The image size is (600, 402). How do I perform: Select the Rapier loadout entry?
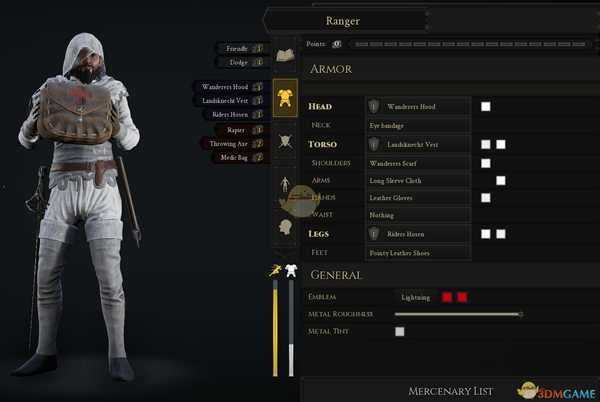pyautogui.click(x=237, y=129)
